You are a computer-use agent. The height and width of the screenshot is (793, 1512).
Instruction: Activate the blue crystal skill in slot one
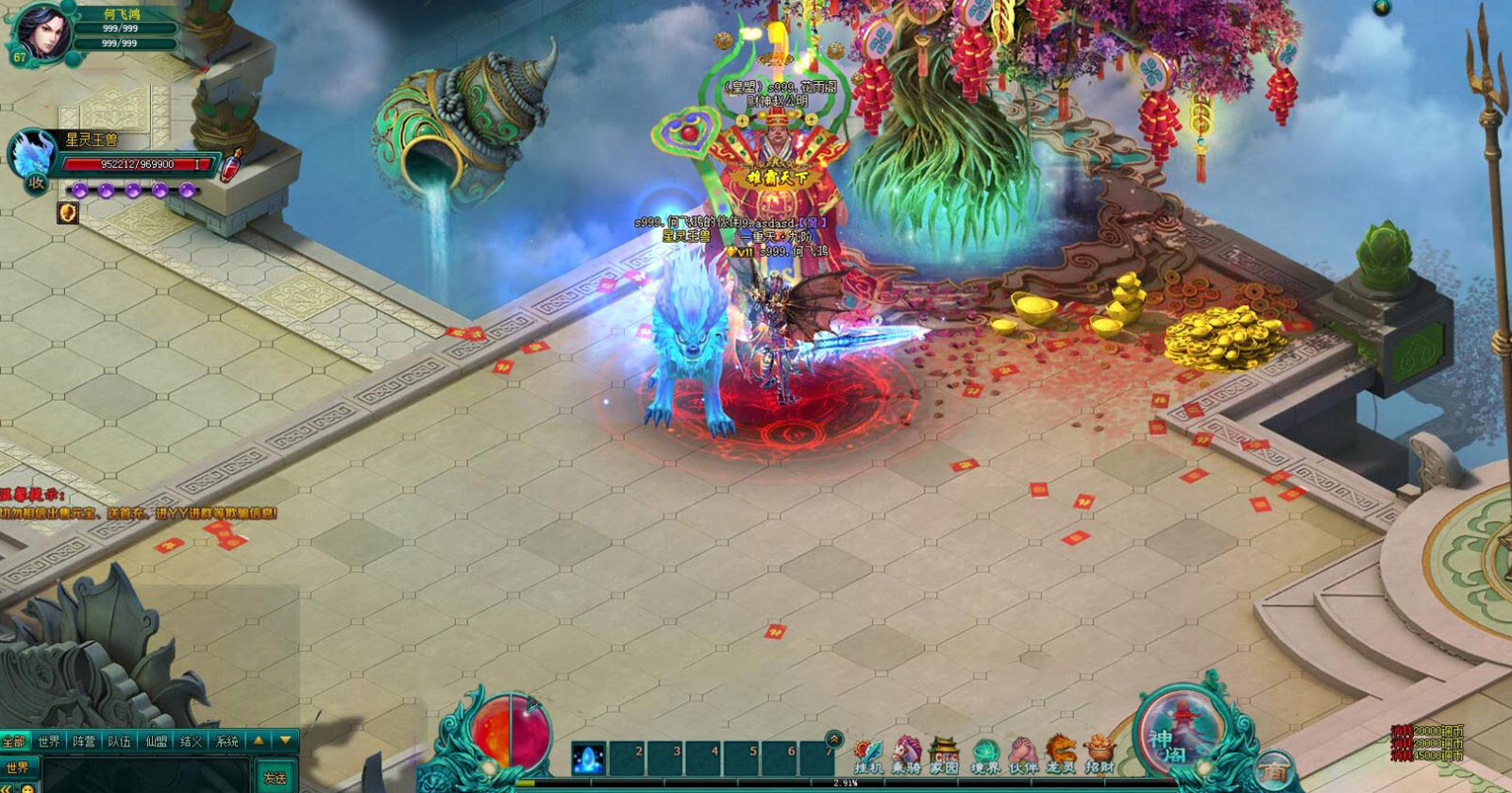tap(589, 759)
